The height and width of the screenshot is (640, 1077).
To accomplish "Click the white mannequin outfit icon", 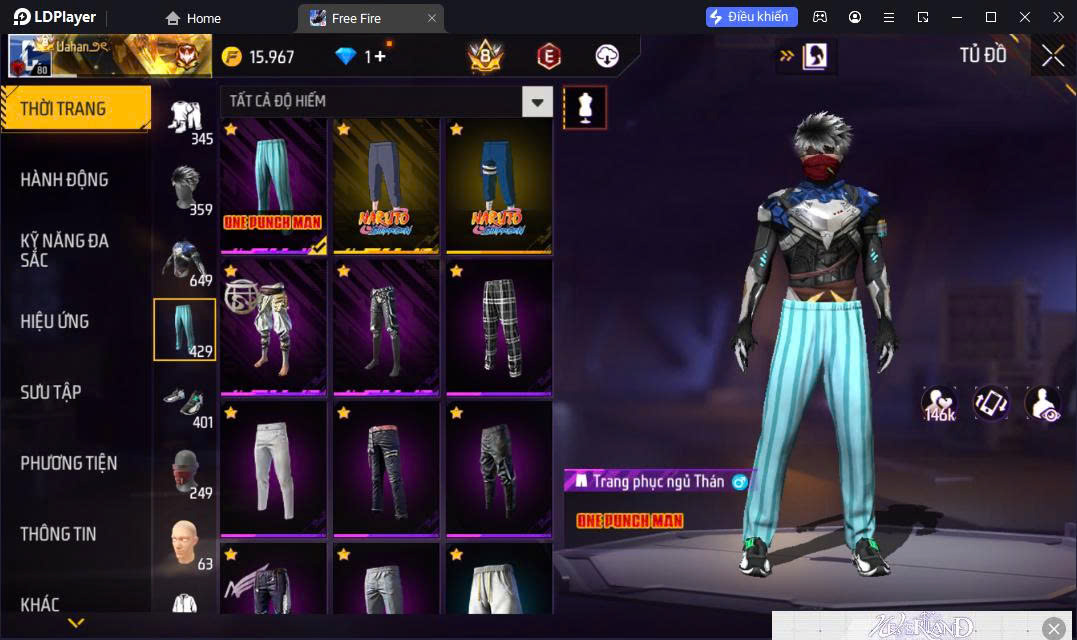I will pos(585,107).
